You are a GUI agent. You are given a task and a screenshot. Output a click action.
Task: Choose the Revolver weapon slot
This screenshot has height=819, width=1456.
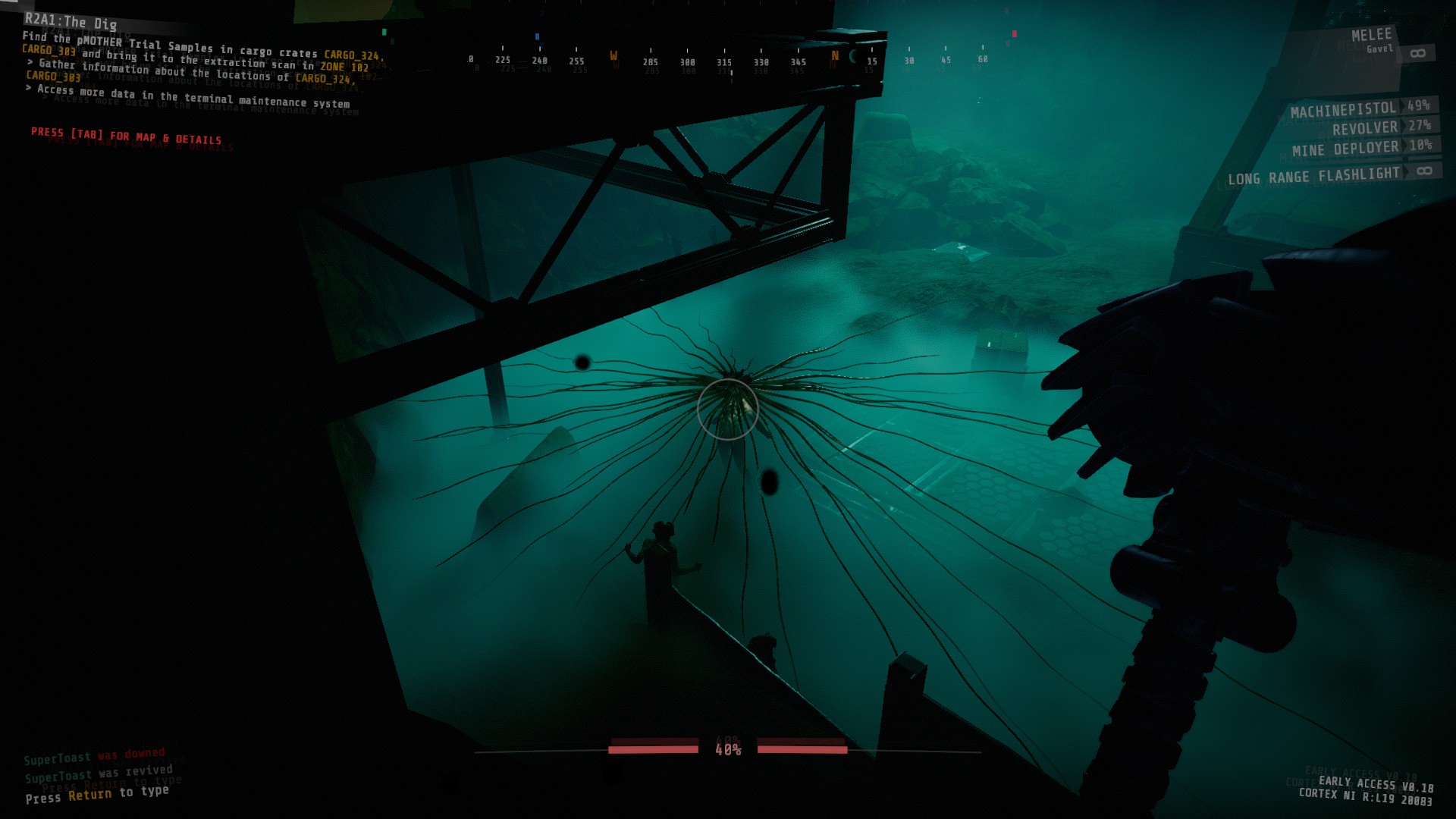(x=1365, y=128)
